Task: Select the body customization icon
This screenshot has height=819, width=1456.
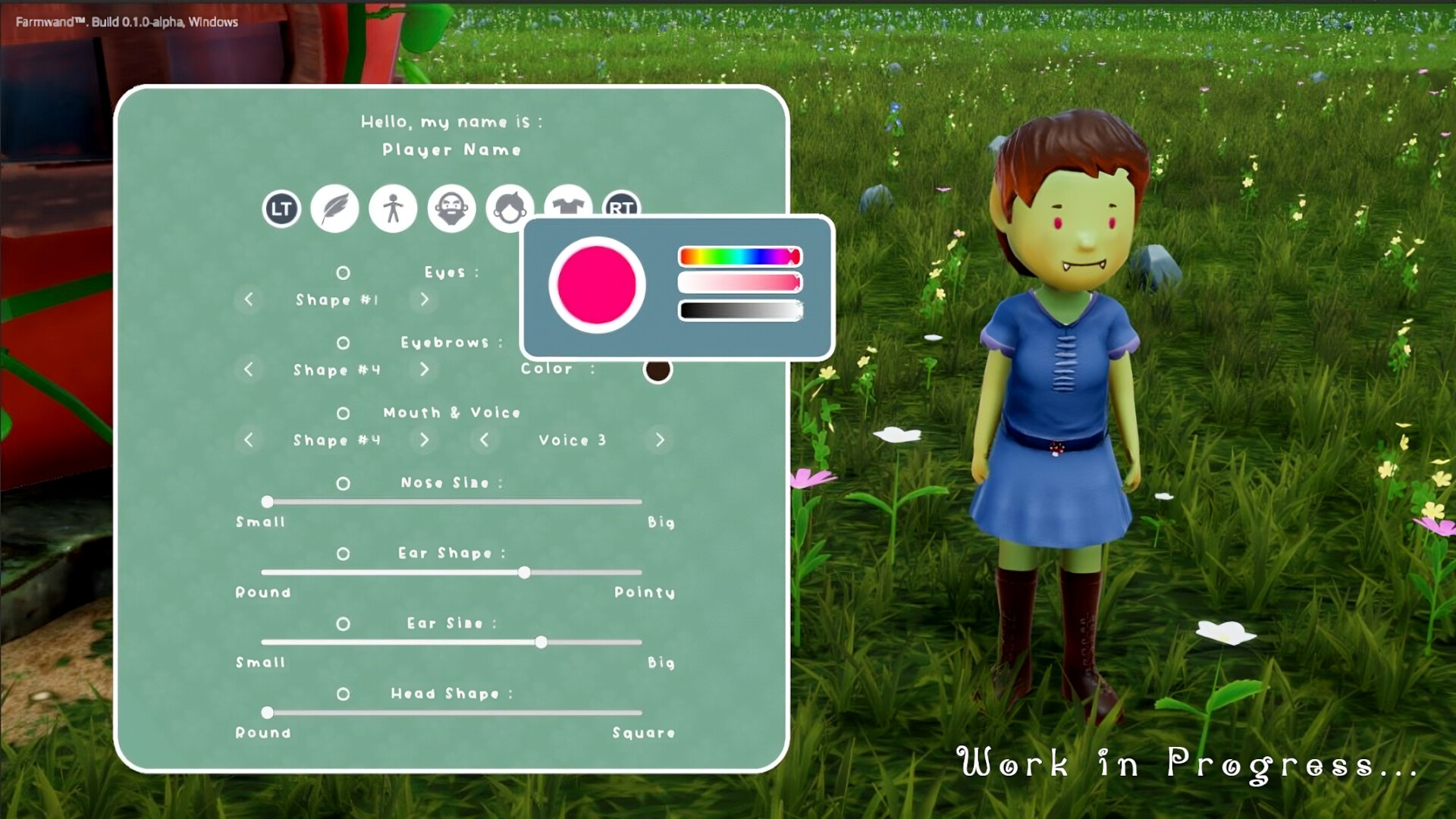Action: click(x=392, y=209)
